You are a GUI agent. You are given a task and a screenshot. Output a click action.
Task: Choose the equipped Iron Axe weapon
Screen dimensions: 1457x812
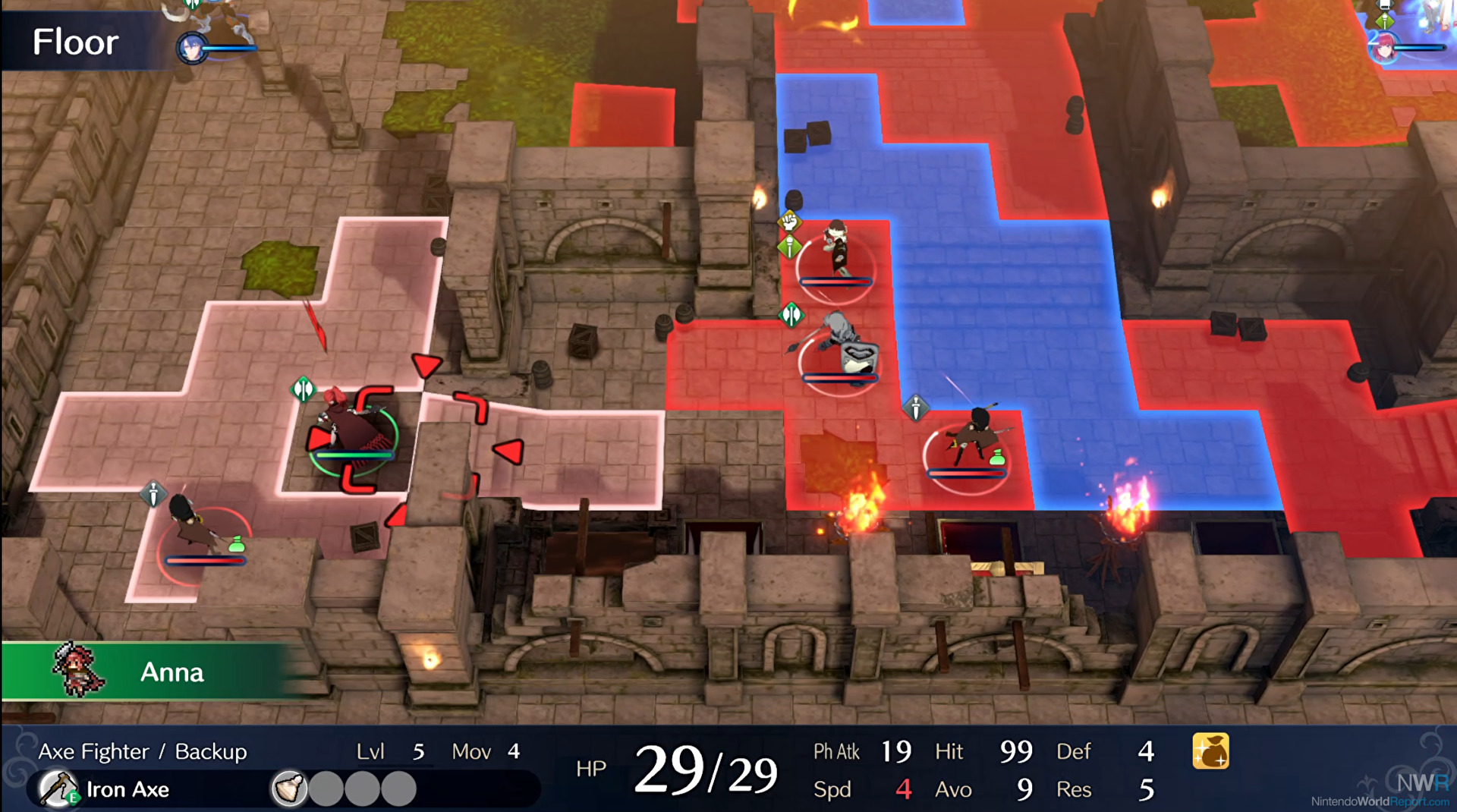point(106,789)
